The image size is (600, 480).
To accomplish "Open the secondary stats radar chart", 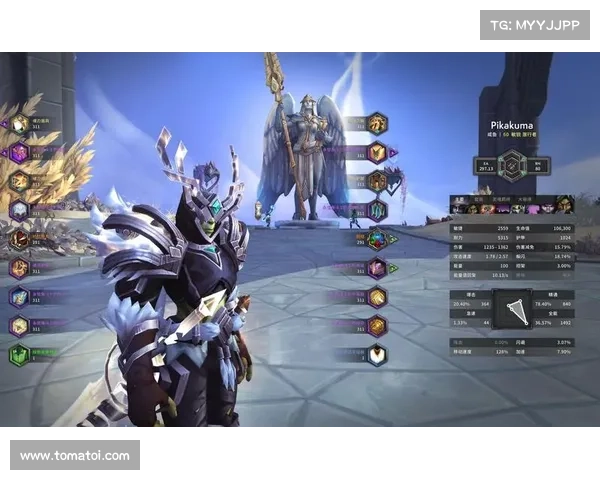I will tap(513, 310).
